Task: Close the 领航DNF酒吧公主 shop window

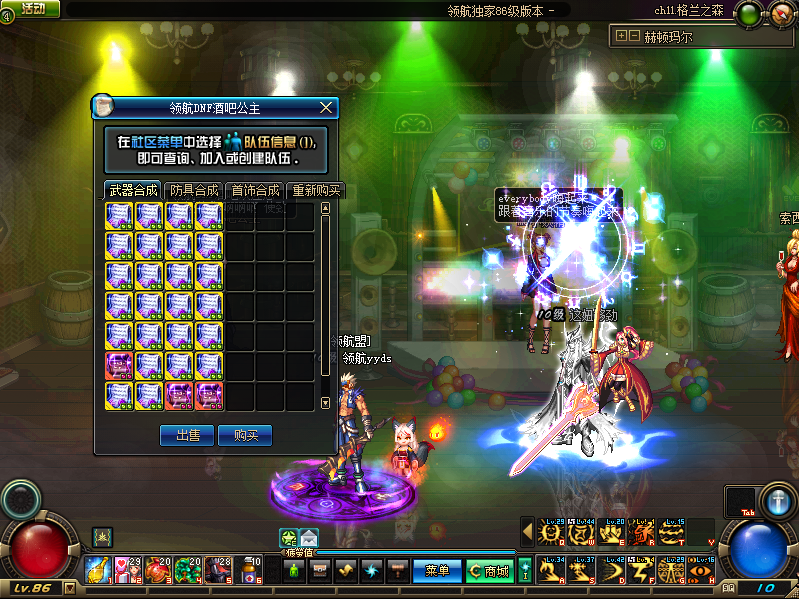Action: 325,108
